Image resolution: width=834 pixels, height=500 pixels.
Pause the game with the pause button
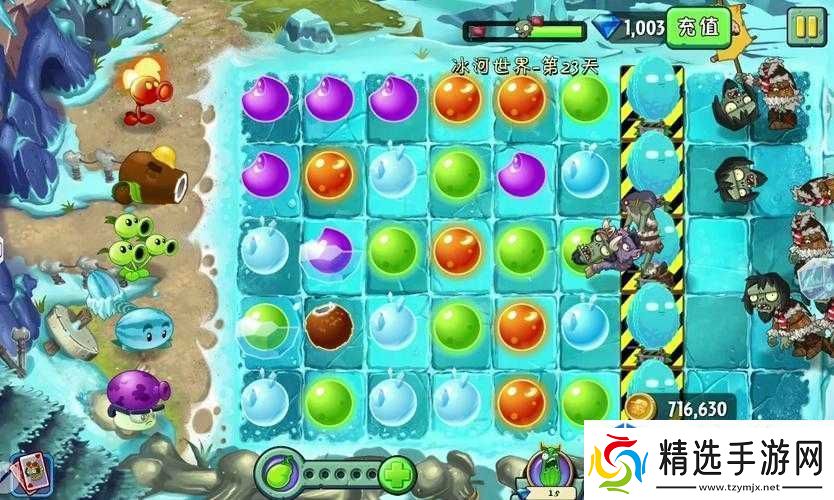point(802,28)
